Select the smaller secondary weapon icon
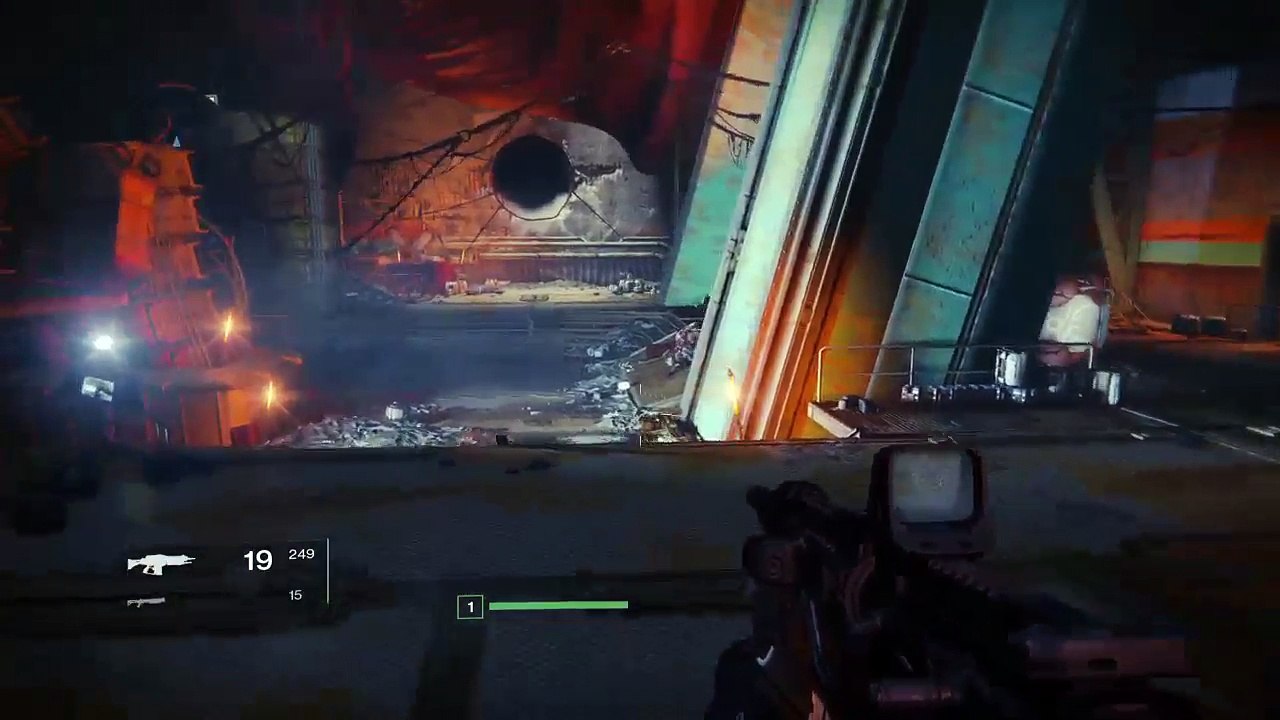Screen dimensions: 1280x720 146,601
